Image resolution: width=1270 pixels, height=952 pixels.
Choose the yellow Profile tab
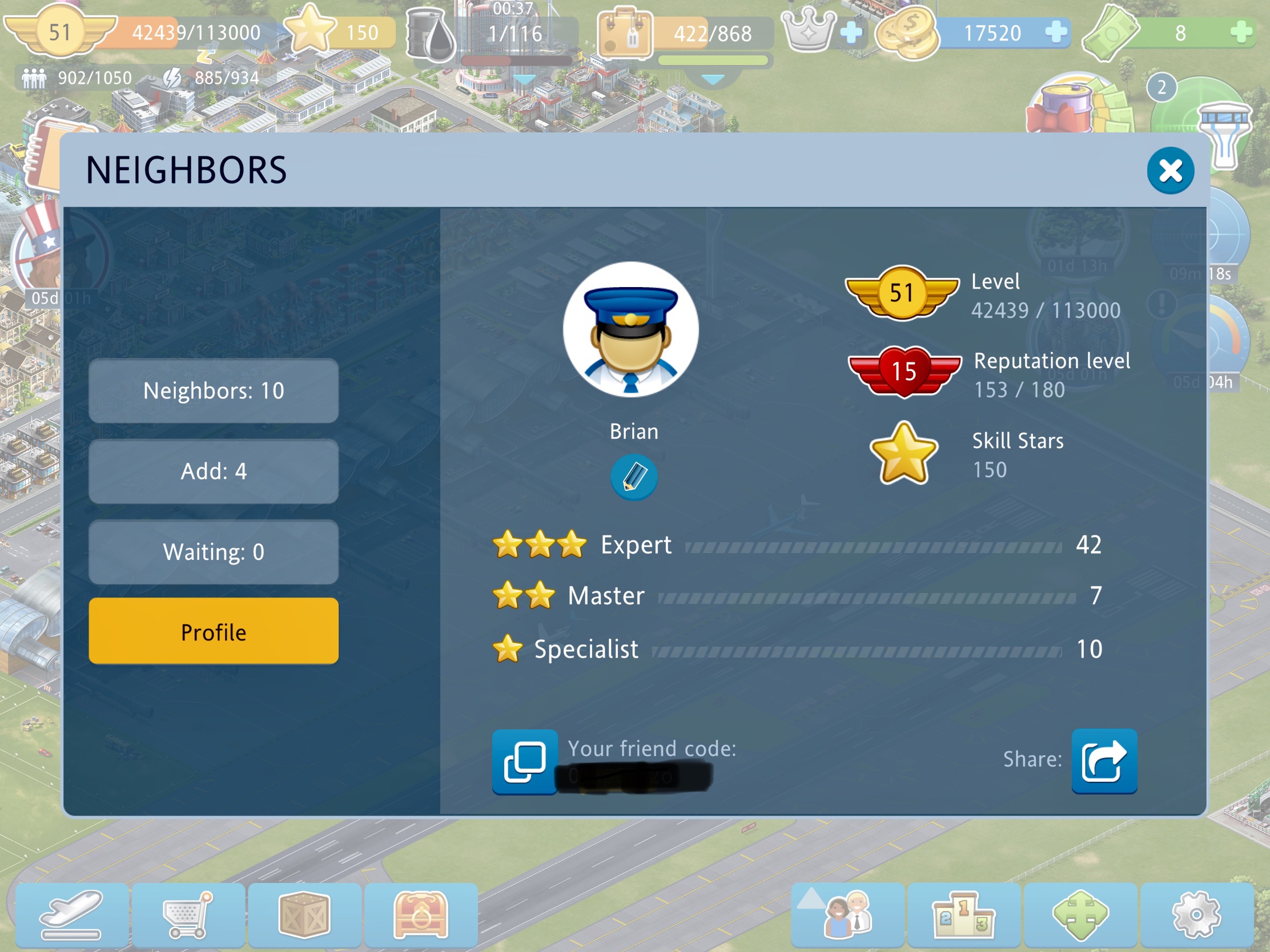213,631
